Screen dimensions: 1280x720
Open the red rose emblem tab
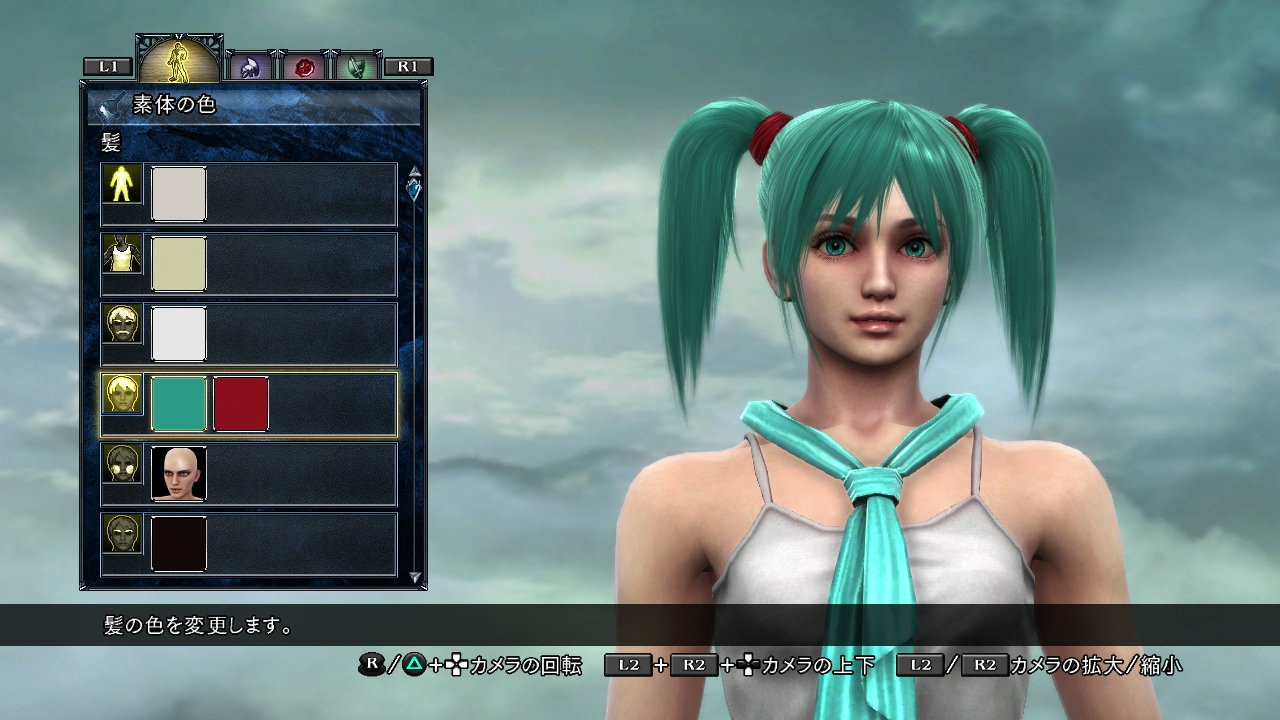point(301,67)
